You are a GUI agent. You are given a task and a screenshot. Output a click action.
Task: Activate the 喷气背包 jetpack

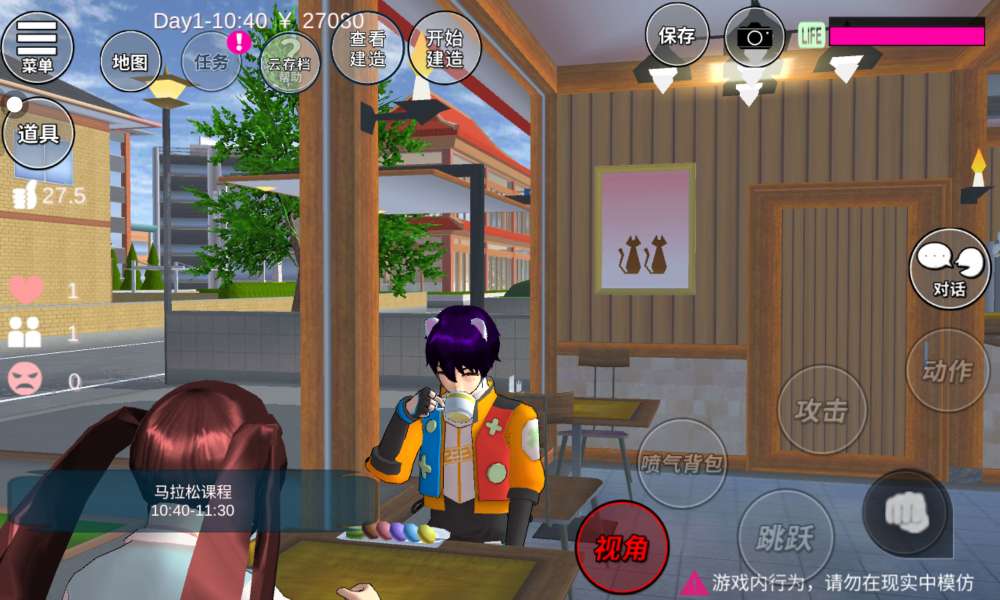[x=683, y=463]
